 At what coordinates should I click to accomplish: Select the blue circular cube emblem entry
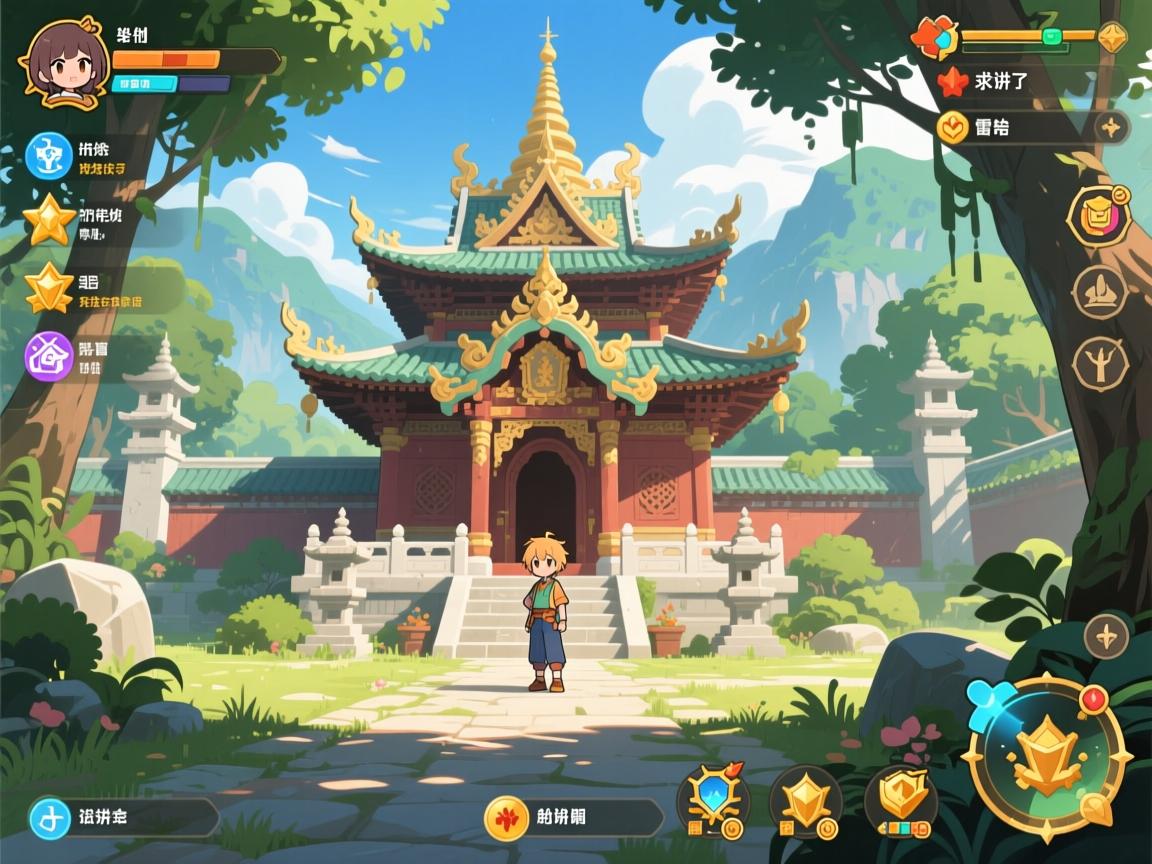point(49,156)
